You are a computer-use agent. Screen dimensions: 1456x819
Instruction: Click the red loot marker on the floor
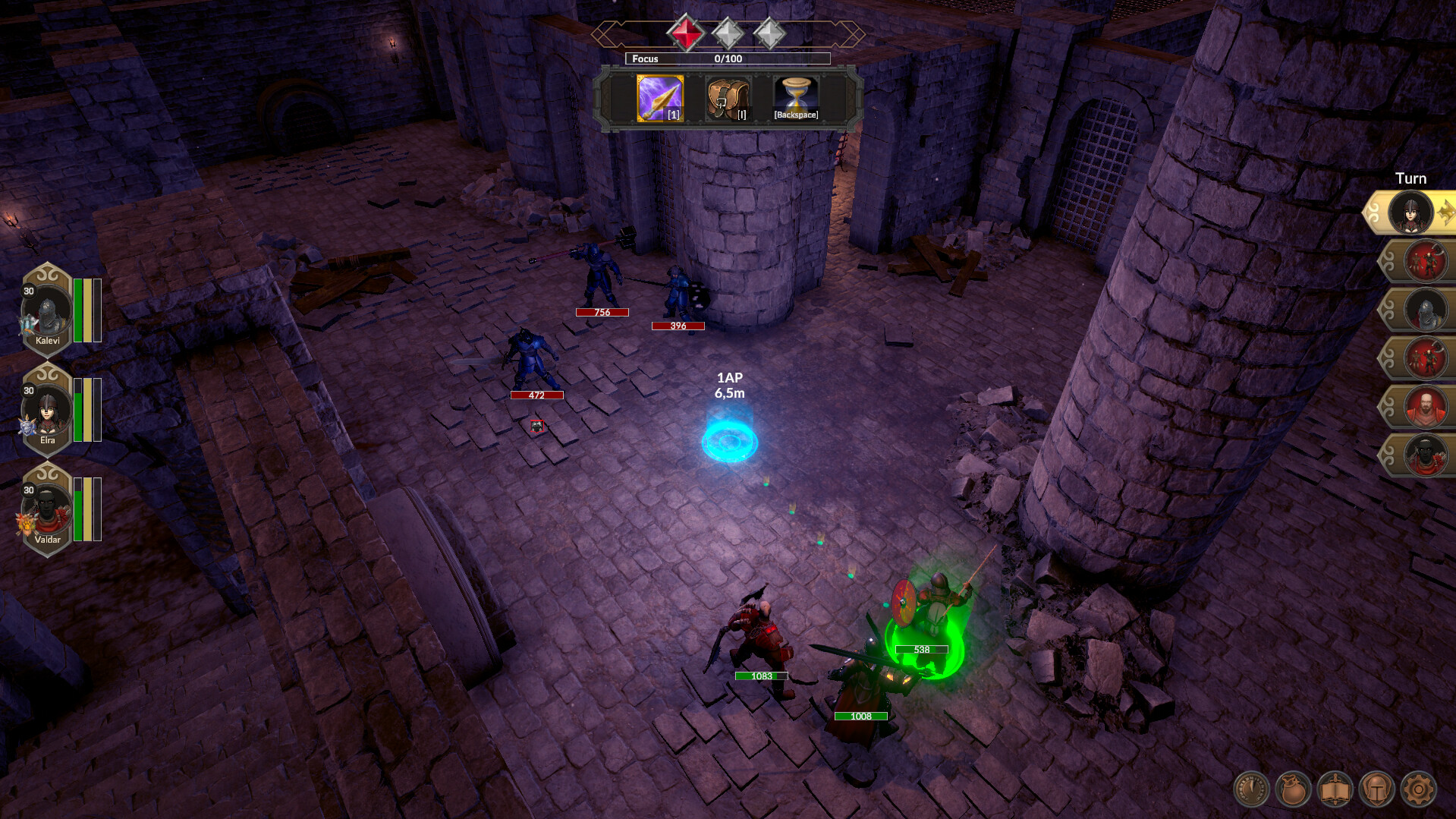tap(536, 427)
